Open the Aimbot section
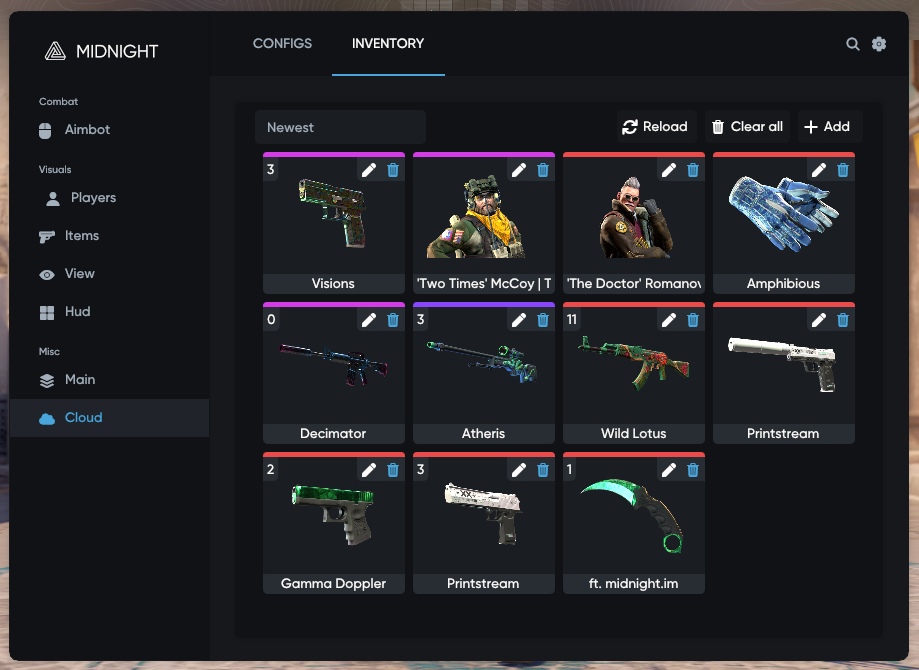The image size is (919, 670). coord(87,130)
